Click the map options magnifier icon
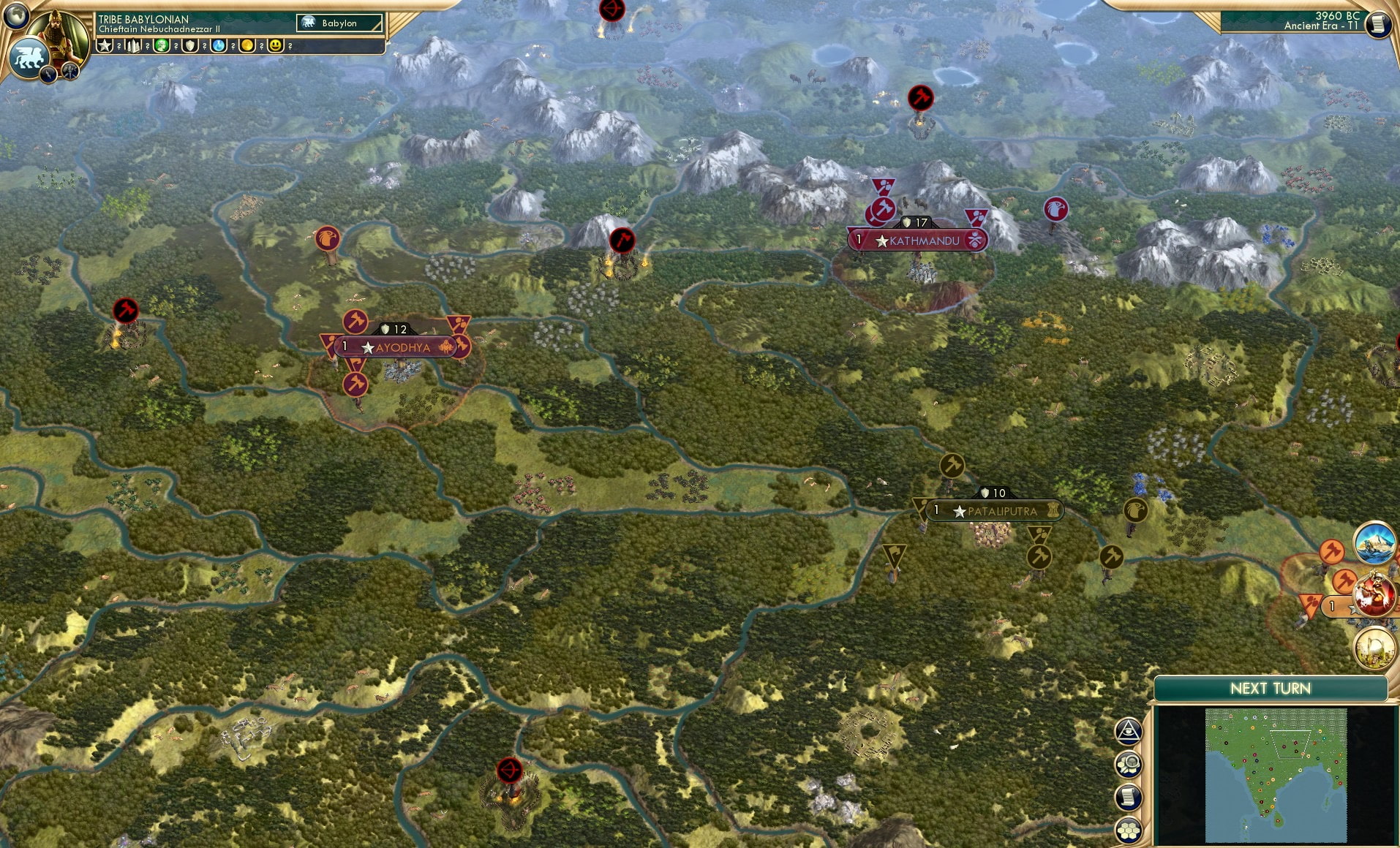1400x848 pixels. (x=1128, y=765)
